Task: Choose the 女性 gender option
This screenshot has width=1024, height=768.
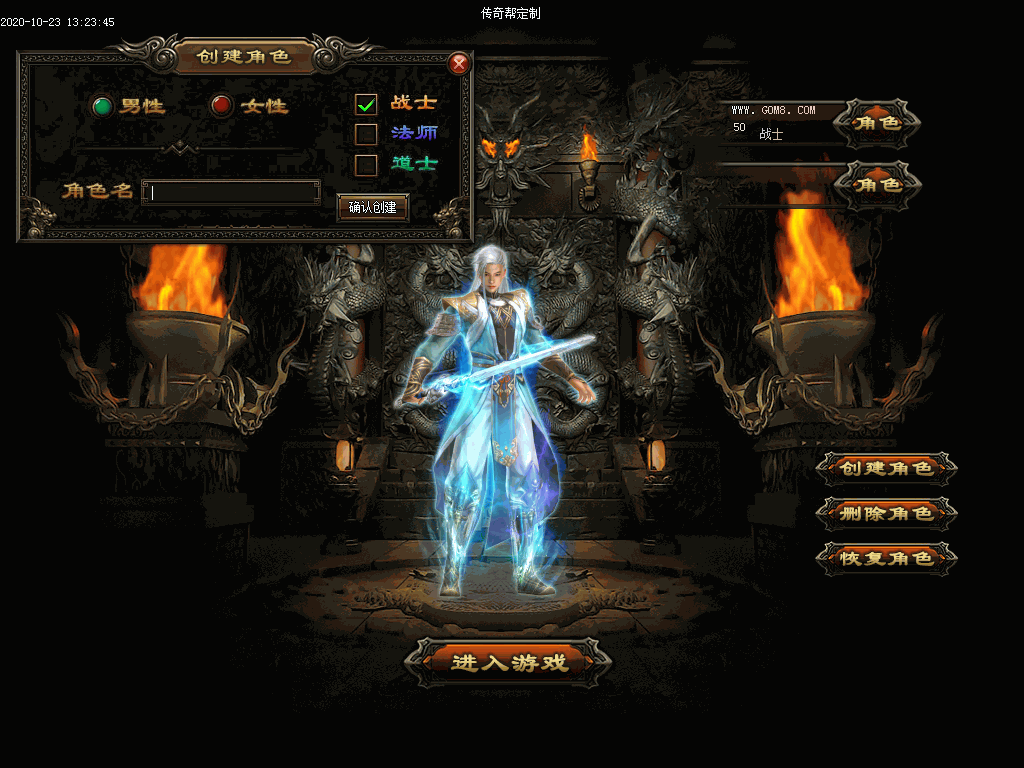Action: coord(222,106)
